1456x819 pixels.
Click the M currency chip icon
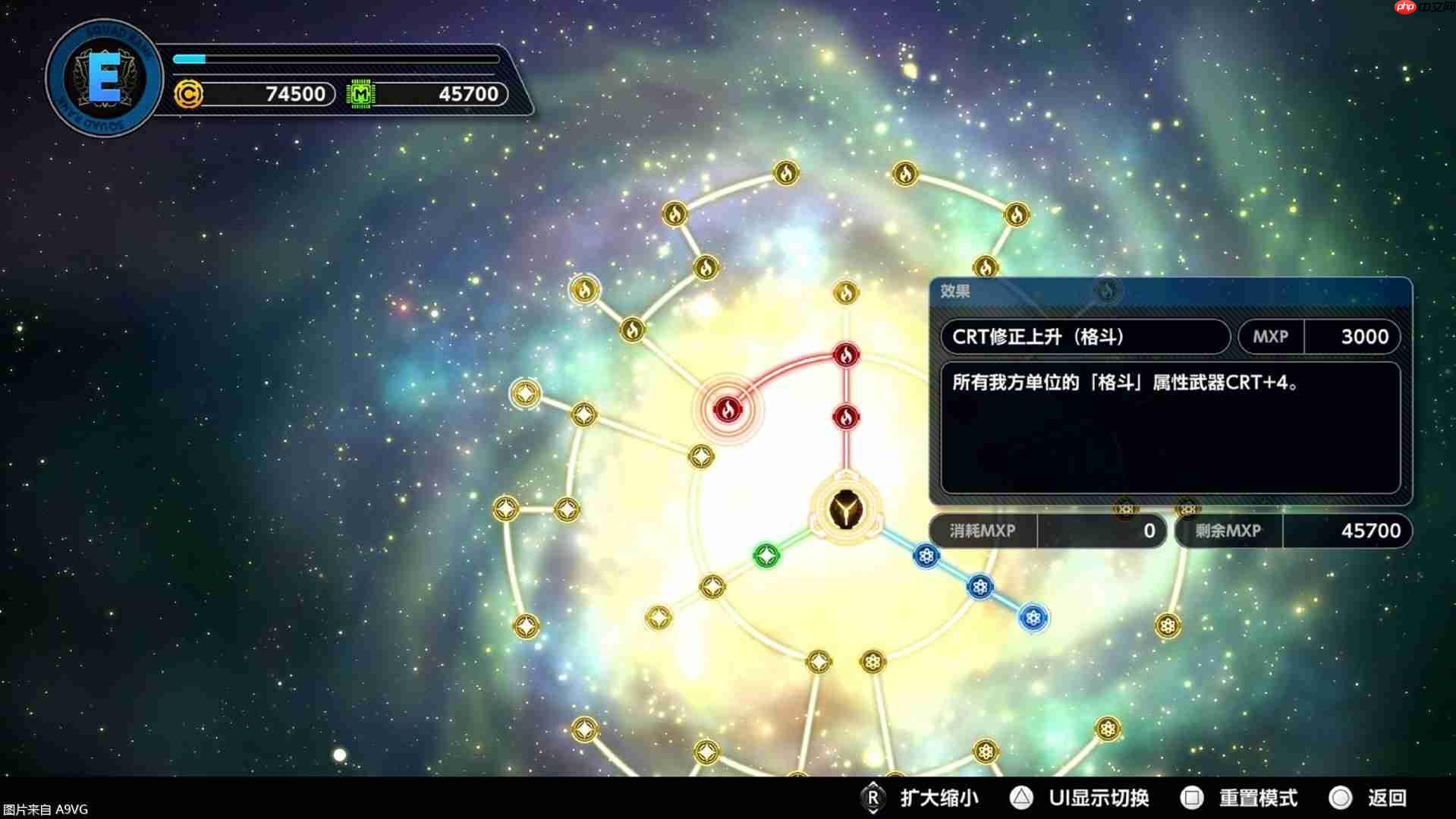(363, 94)
